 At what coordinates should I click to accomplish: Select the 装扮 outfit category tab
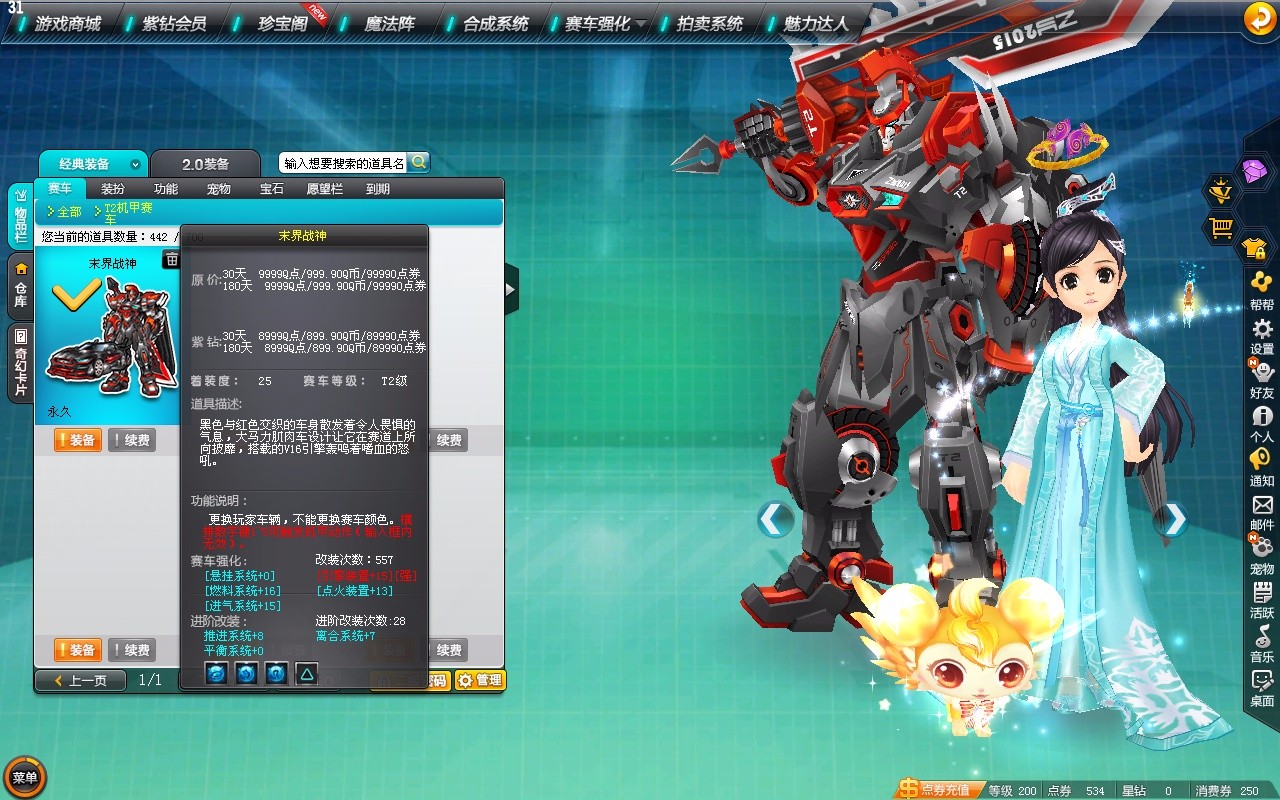coord(113,189)
